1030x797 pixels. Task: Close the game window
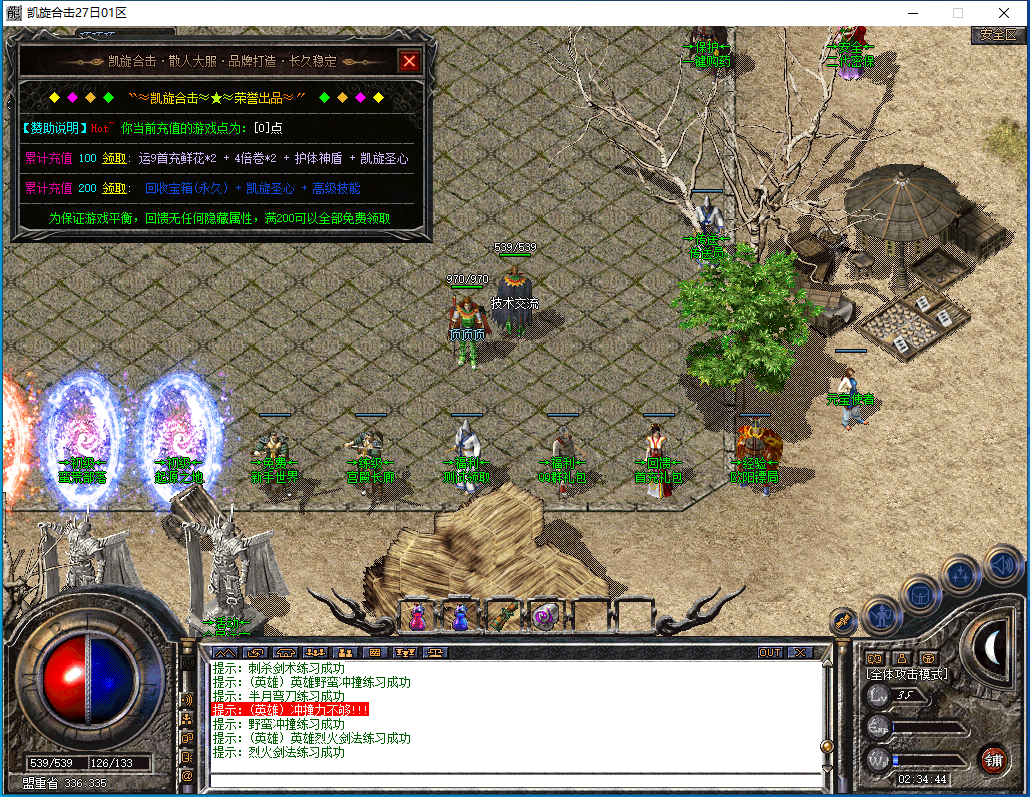tap(1003, 13)
